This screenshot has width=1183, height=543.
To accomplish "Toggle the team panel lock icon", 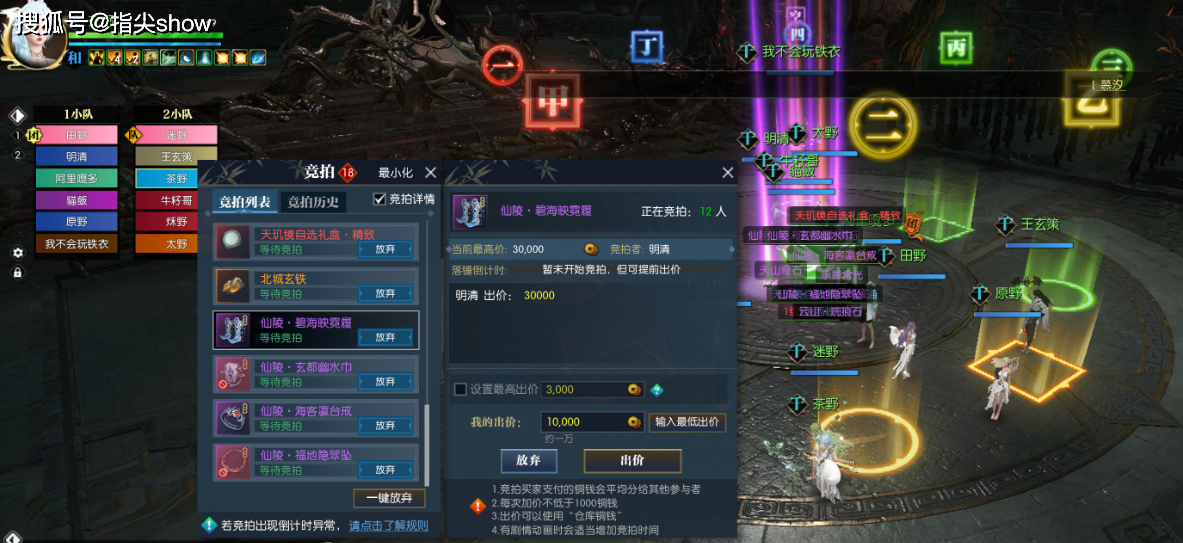I will [17, 272].
